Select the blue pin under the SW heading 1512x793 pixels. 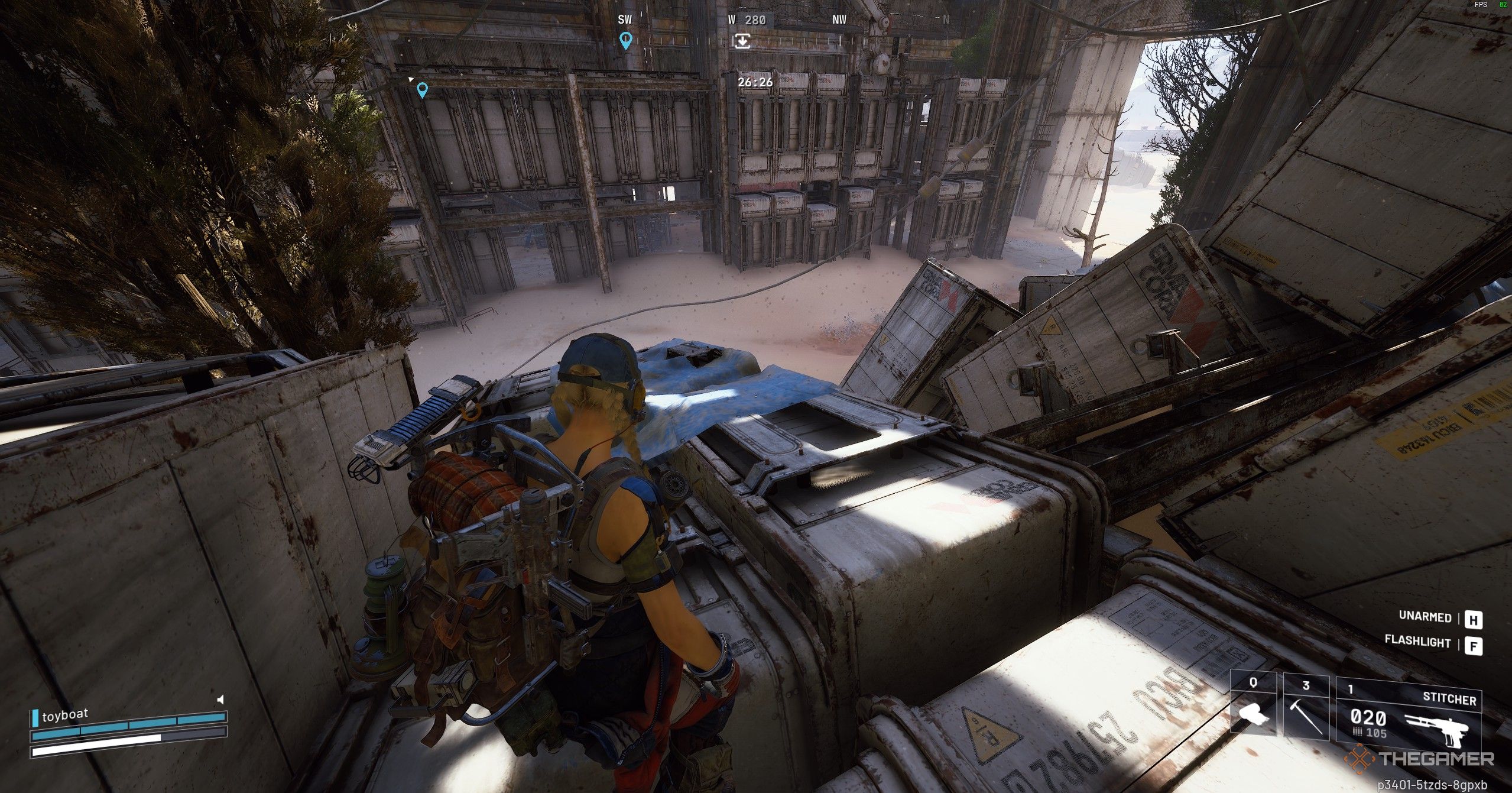pos(625,41)
